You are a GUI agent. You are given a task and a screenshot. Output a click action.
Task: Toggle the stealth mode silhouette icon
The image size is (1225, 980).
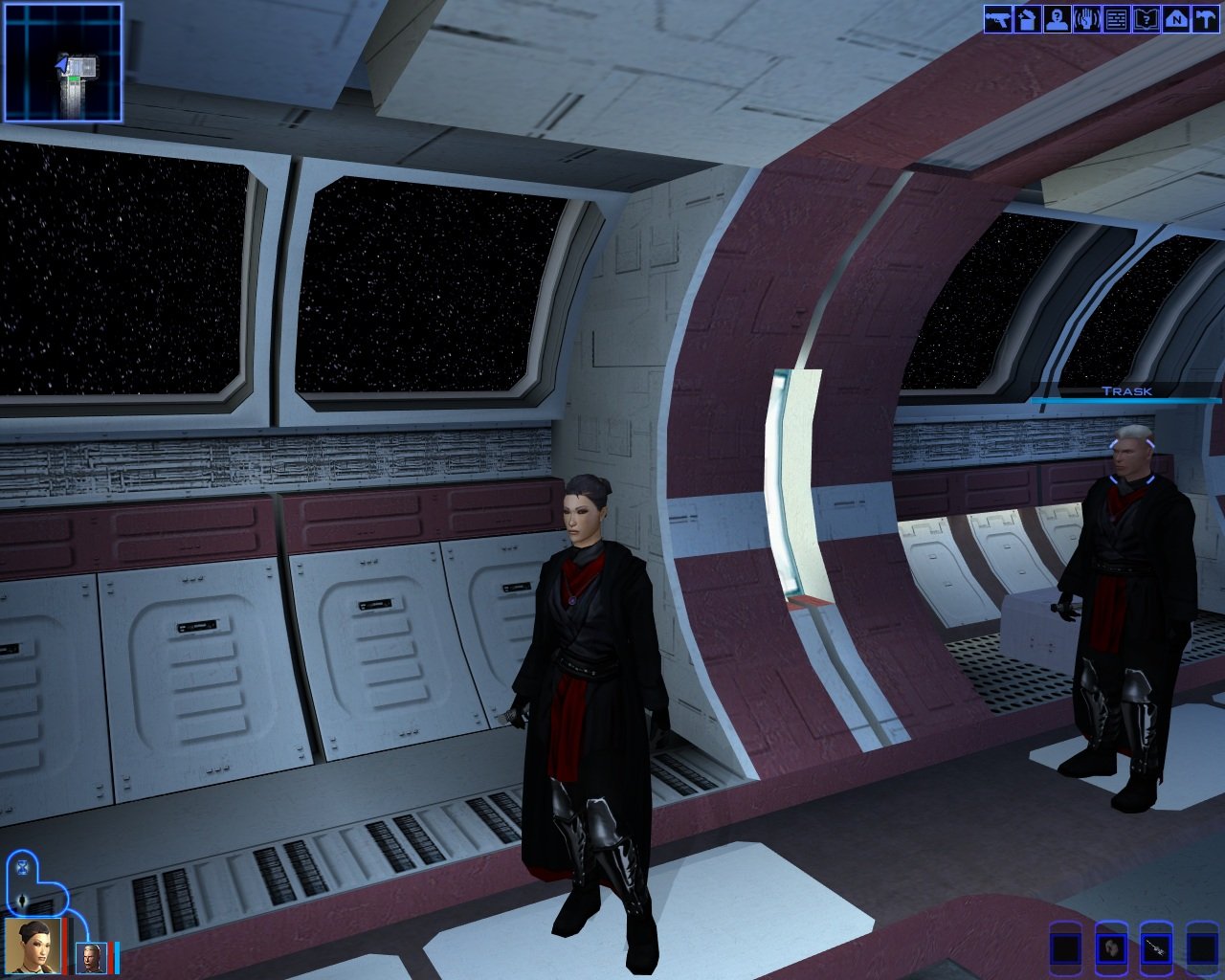coord(23,901)
